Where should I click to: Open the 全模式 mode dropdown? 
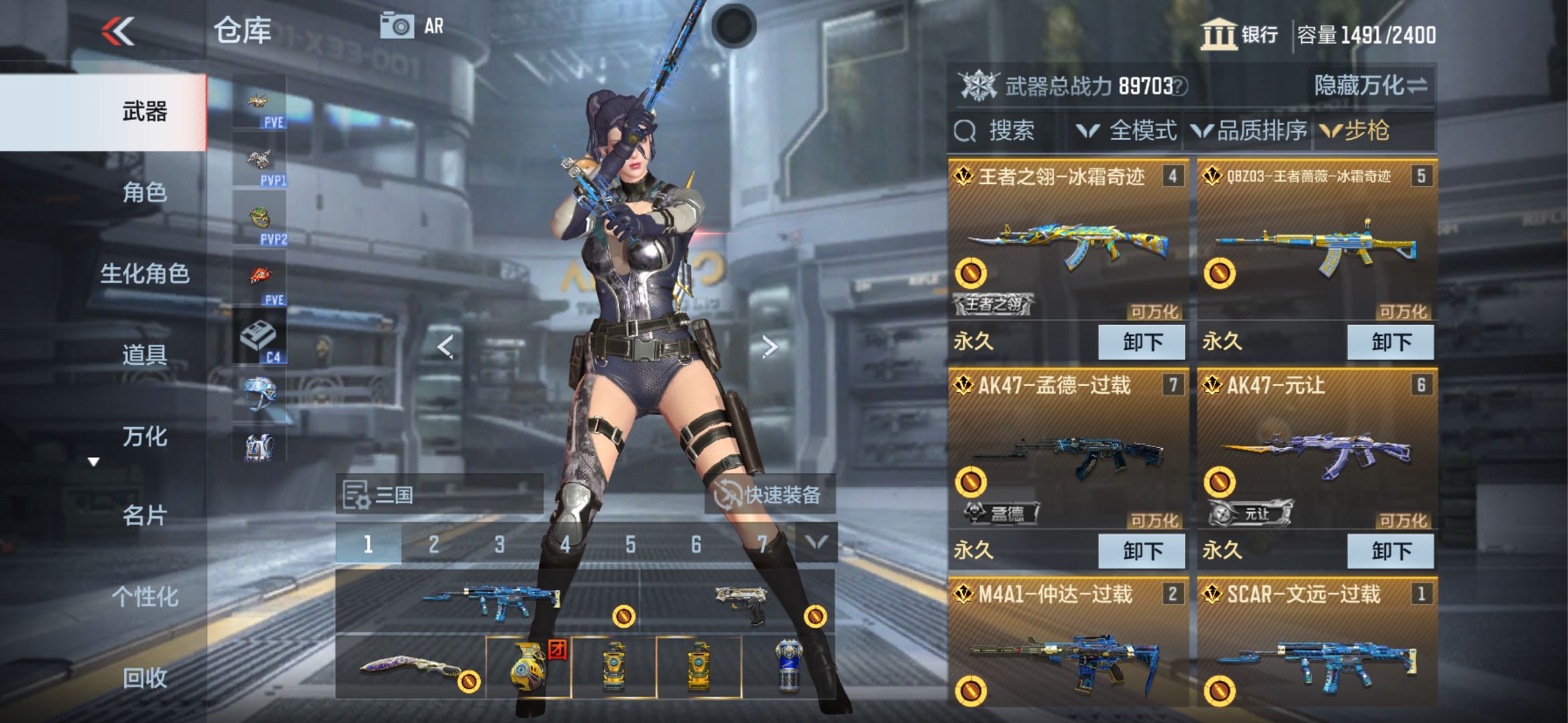click(x=1127, y=131)
